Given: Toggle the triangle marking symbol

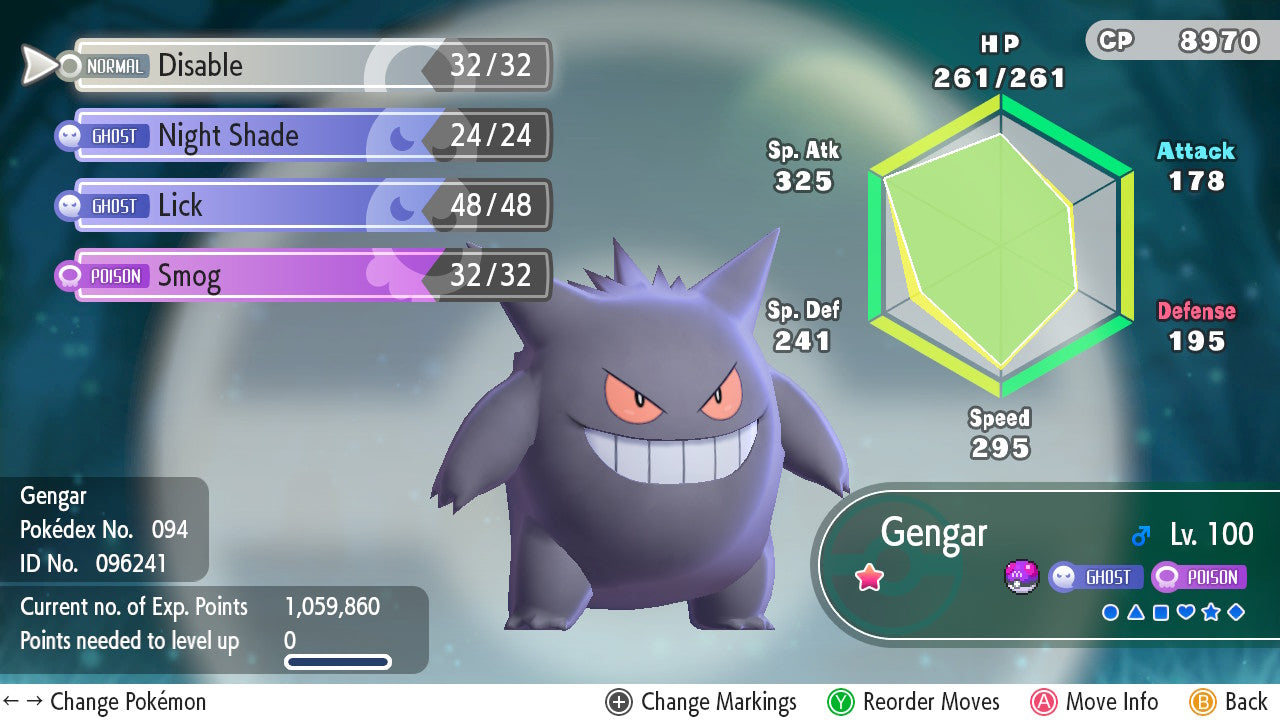Looking at the screenshot, I should coord(1136,612).
